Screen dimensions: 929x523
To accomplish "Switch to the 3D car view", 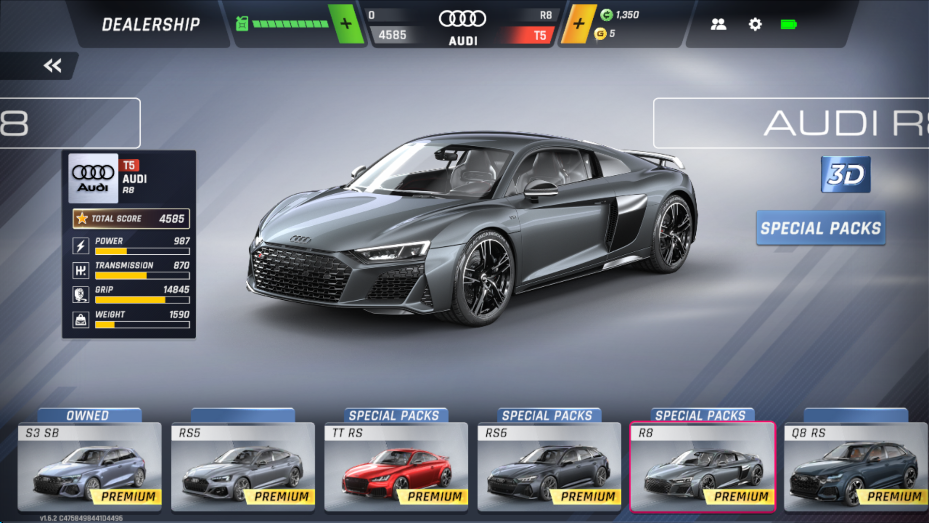I will (x=845, y=174).
